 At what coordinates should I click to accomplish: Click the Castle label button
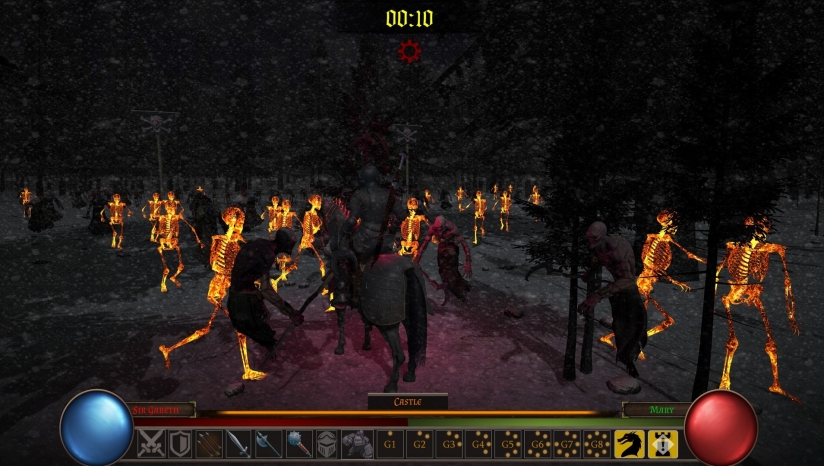pos(408,402)
